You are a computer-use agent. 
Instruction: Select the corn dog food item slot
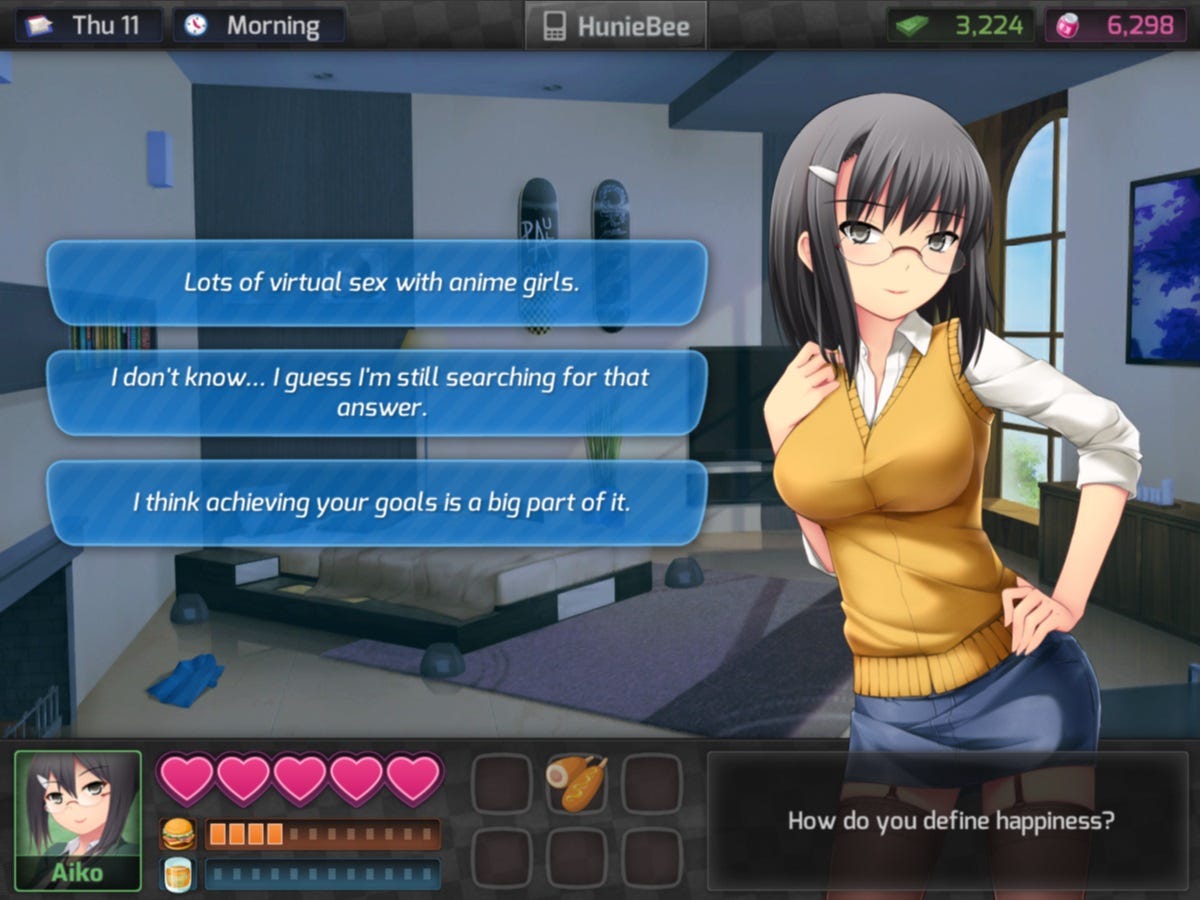pyautogui.click(x=576, y=782)
